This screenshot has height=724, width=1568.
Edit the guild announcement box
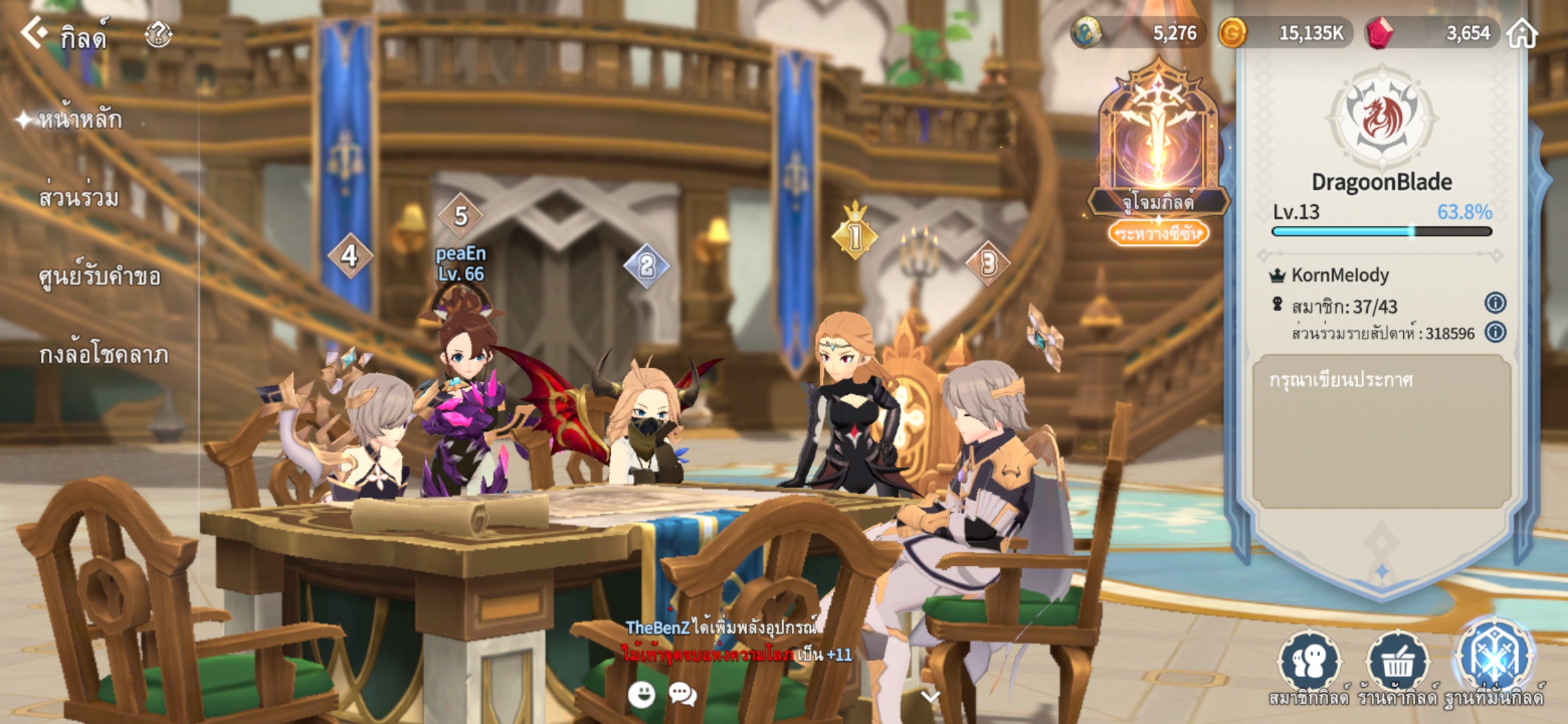pos(1381,430)
